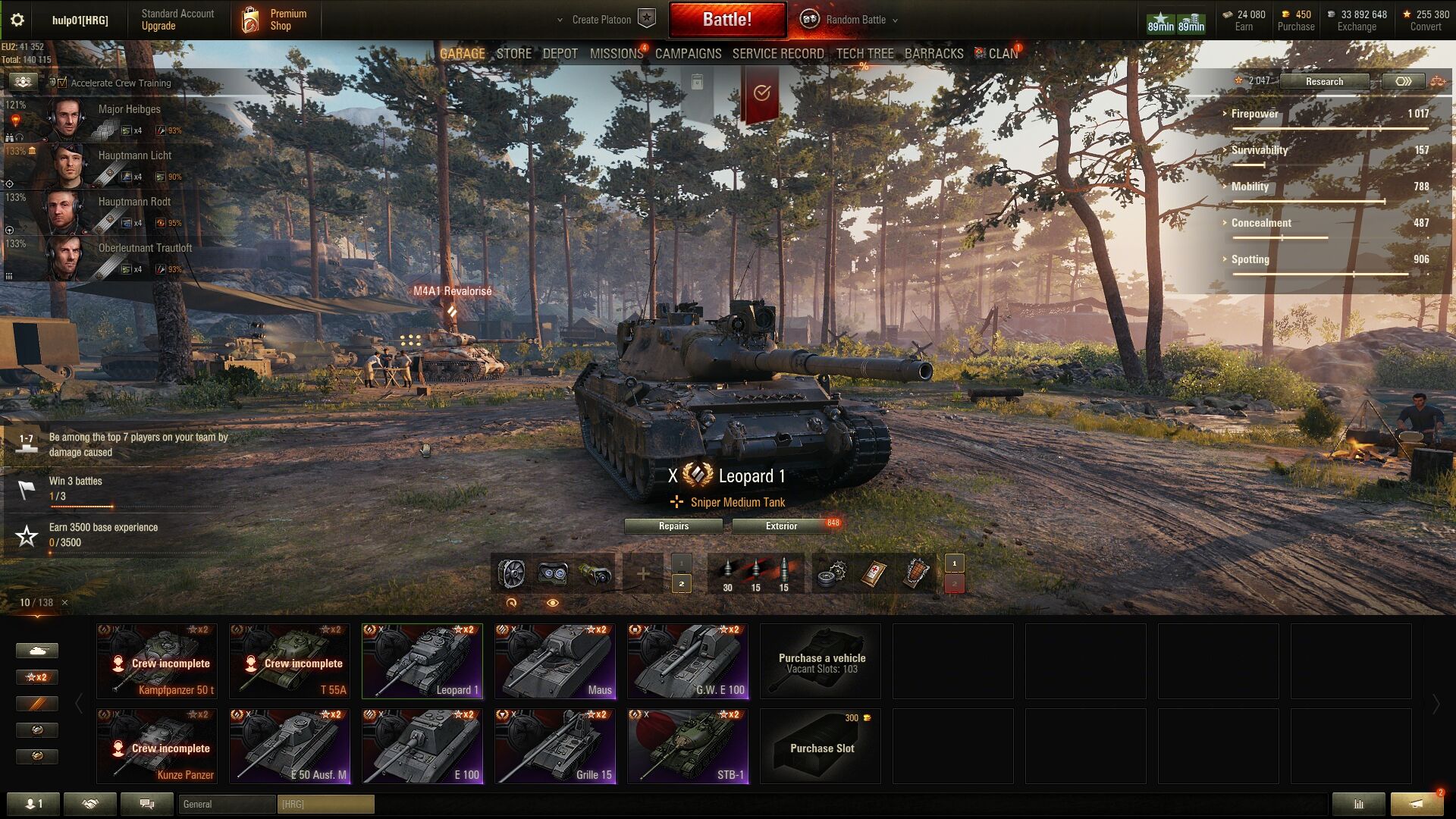Open the Store tab

pyautogui.click(x=513, y=54)
